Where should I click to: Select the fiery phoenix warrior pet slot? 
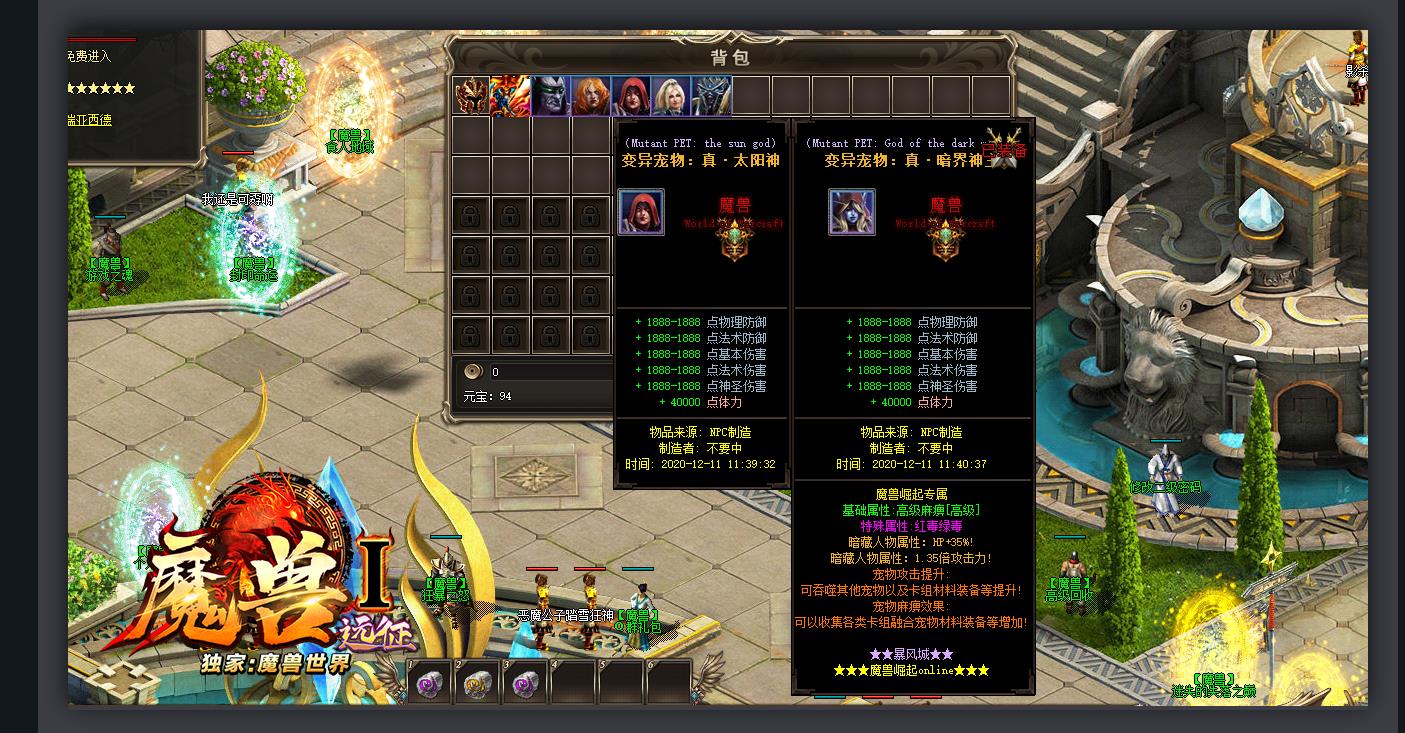point(511,96)
